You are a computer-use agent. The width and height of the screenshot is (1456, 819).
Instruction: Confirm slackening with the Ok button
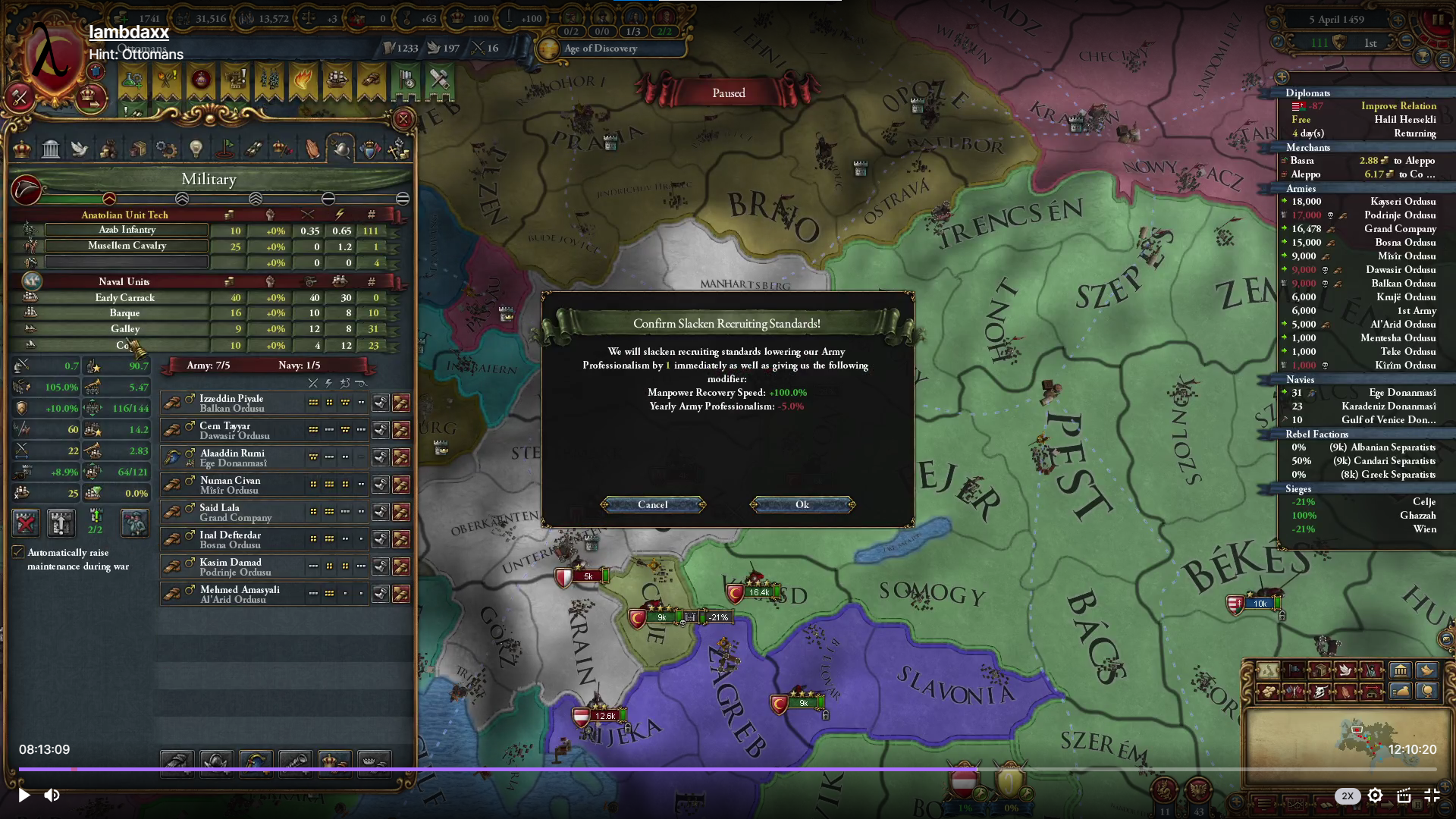pos(802,505)
